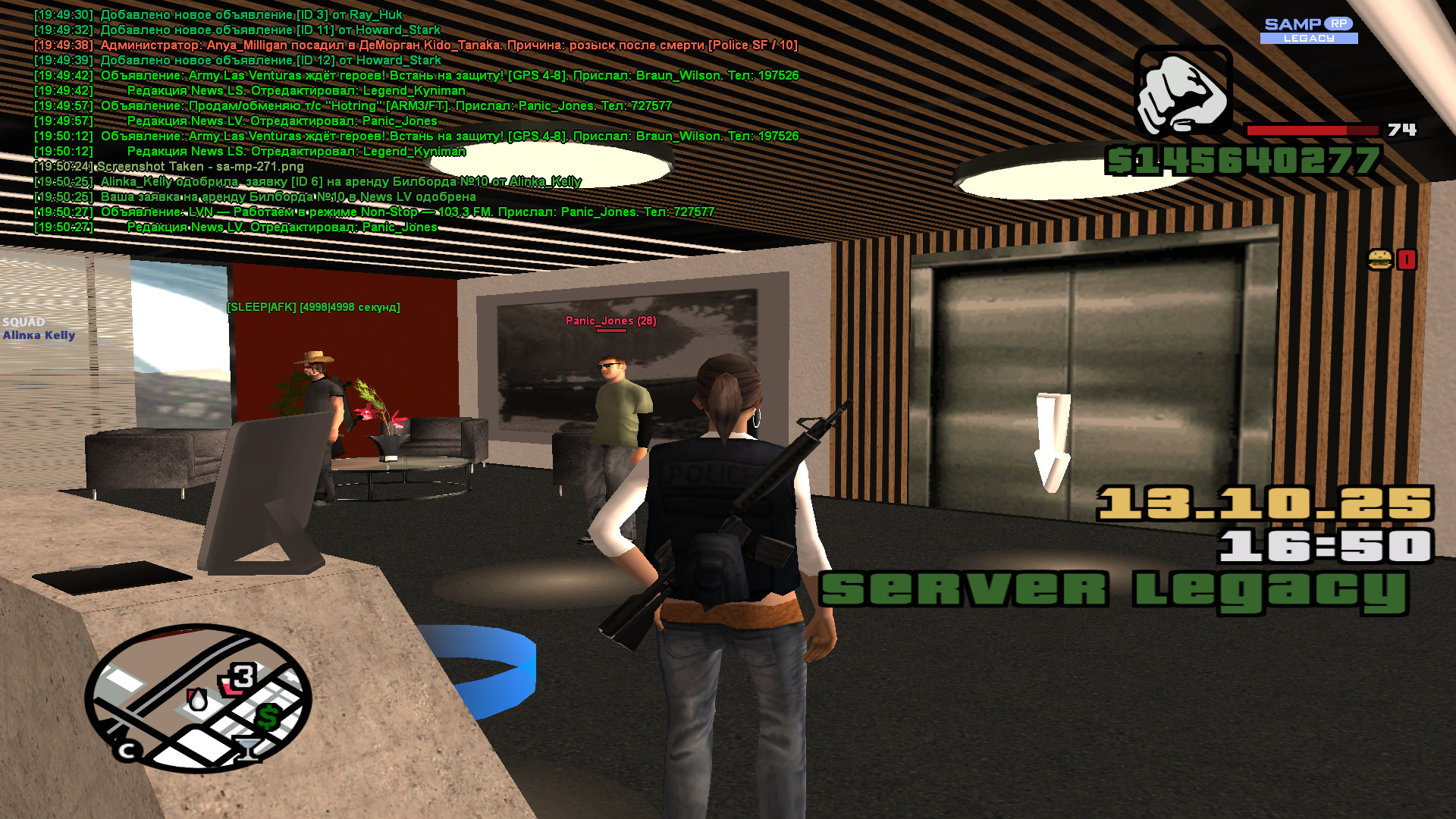Select squad member Alinka Kelly
Viewport: 1456px width, 819px height.
(x=39, y=335)
